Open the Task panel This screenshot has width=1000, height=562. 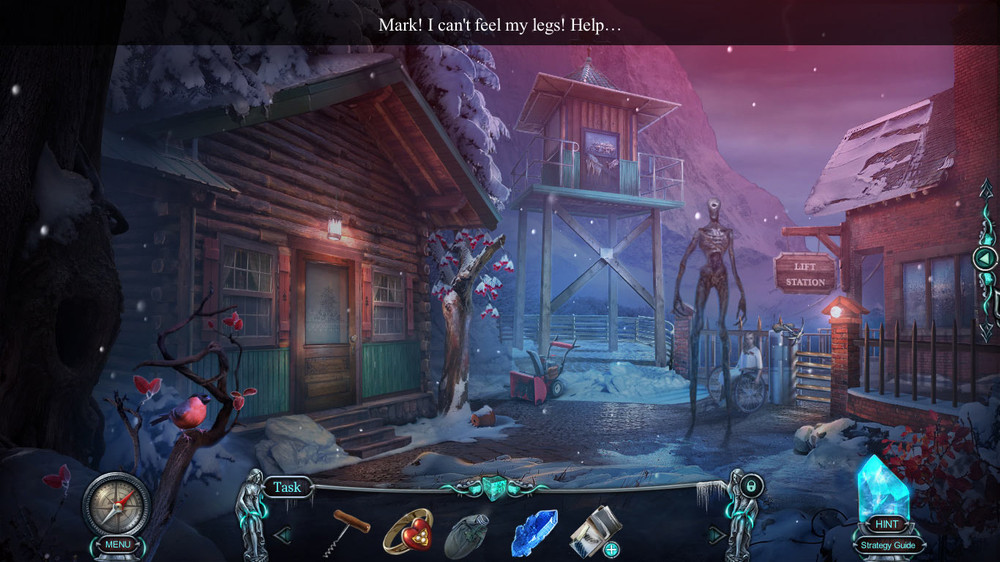(287, 488)
